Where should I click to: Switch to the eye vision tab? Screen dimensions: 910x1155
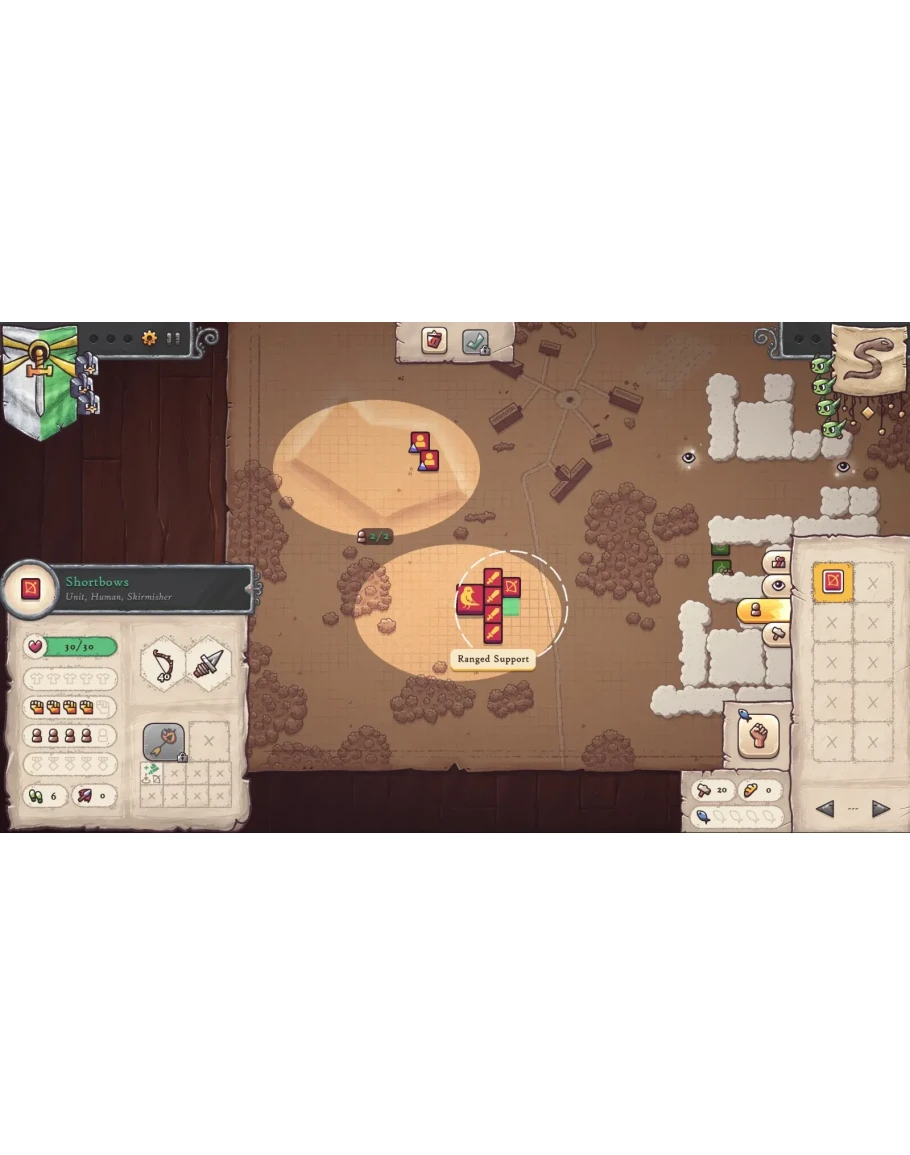coord(777,586)
